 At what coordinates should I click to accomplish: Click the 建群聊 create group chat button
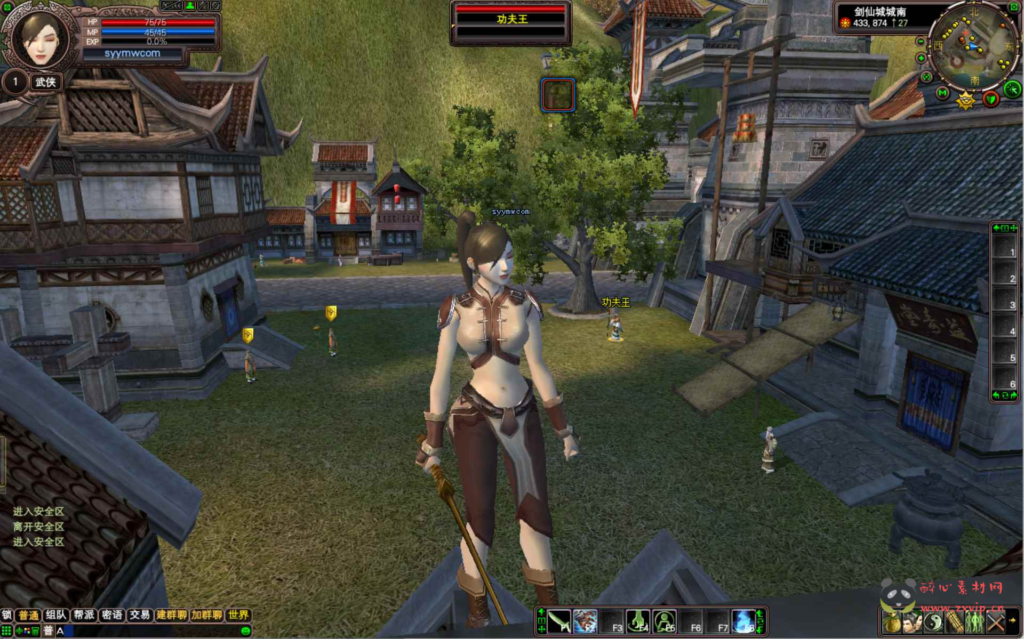172,615
